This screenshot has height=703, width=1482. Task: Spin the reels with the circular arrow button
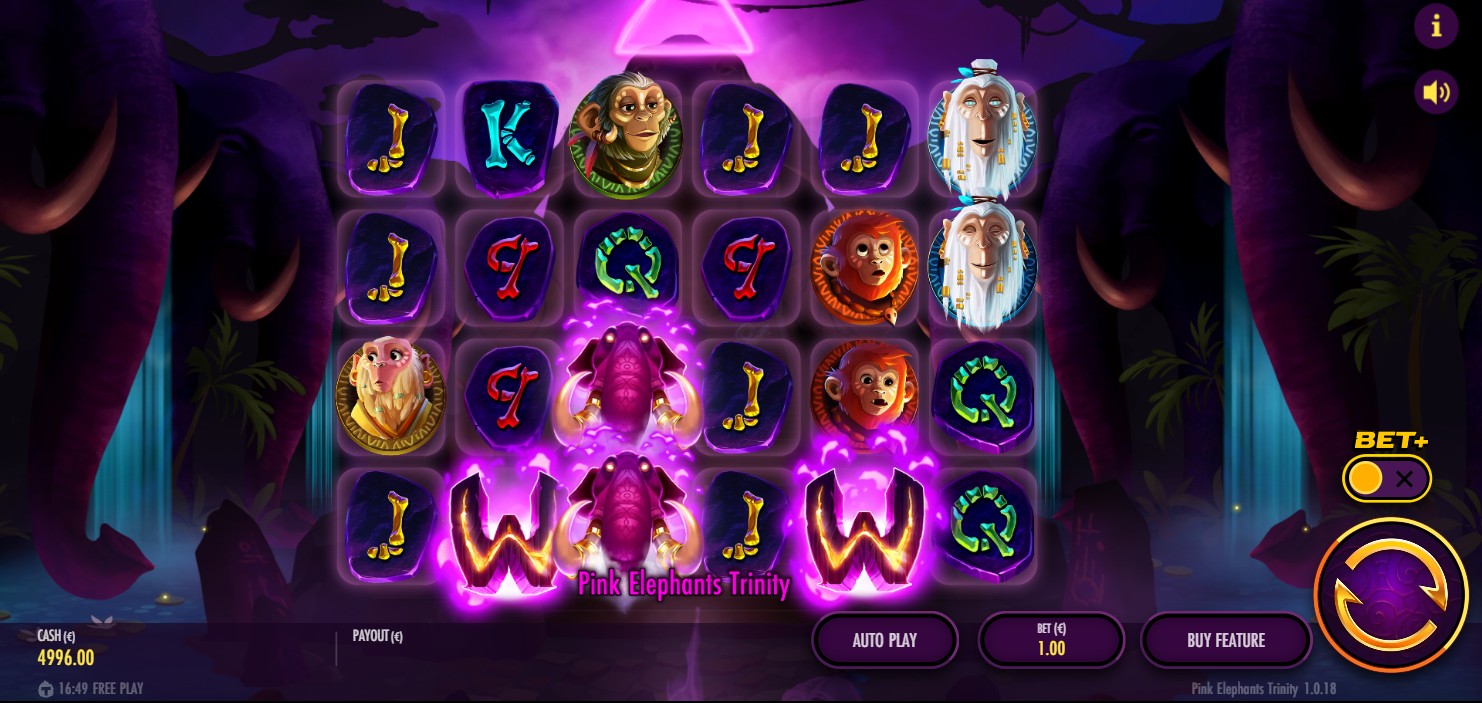pyautogui.click(x=1391, y=594)
